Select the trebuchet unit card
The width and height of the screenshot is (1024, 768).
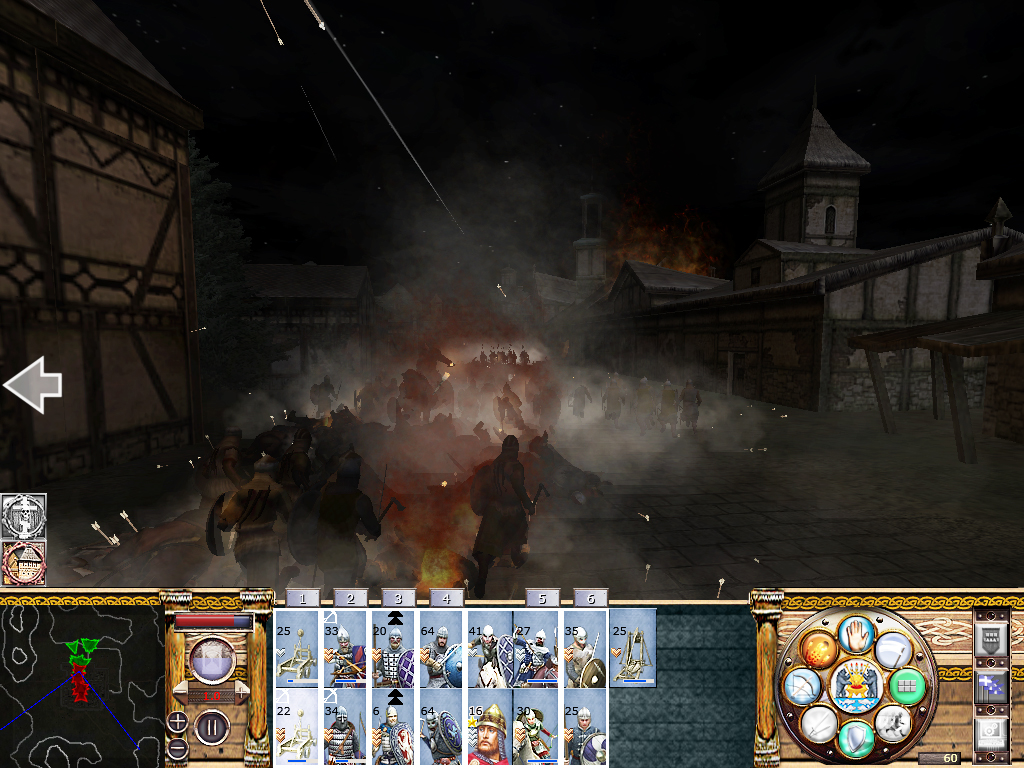632,650
